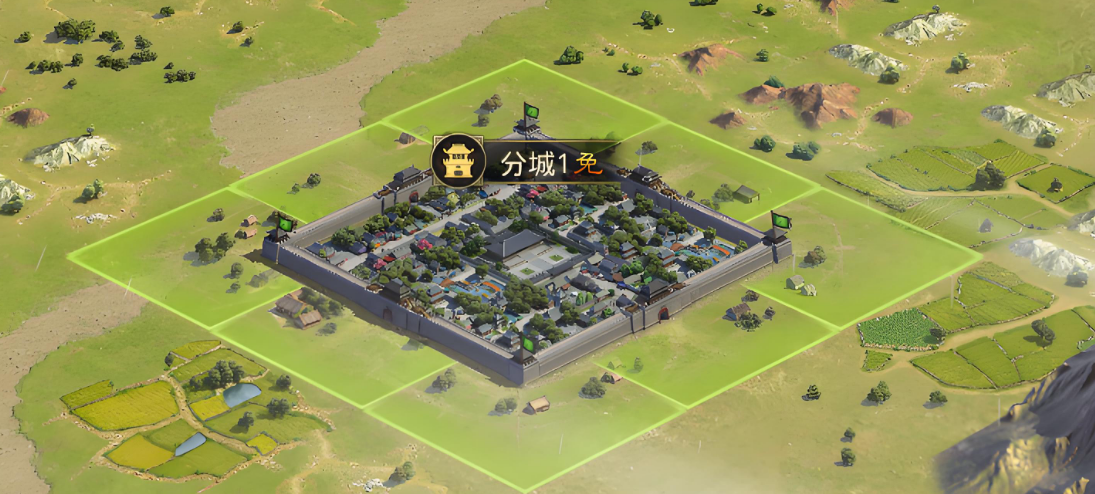This screenshot has height=494, width=1095.
Task: Click the golden pagoda city icon
Action: 459,161
